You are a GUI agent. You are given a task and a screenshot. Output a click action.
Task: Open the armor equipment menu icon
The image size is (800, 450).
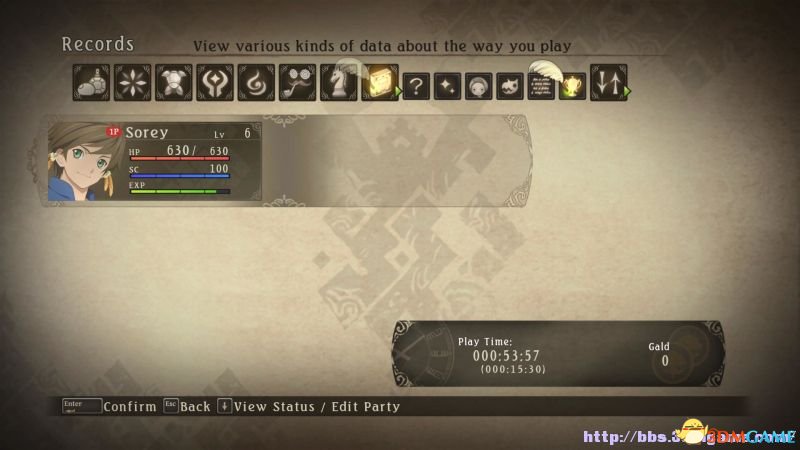click(x=171, y=83)
